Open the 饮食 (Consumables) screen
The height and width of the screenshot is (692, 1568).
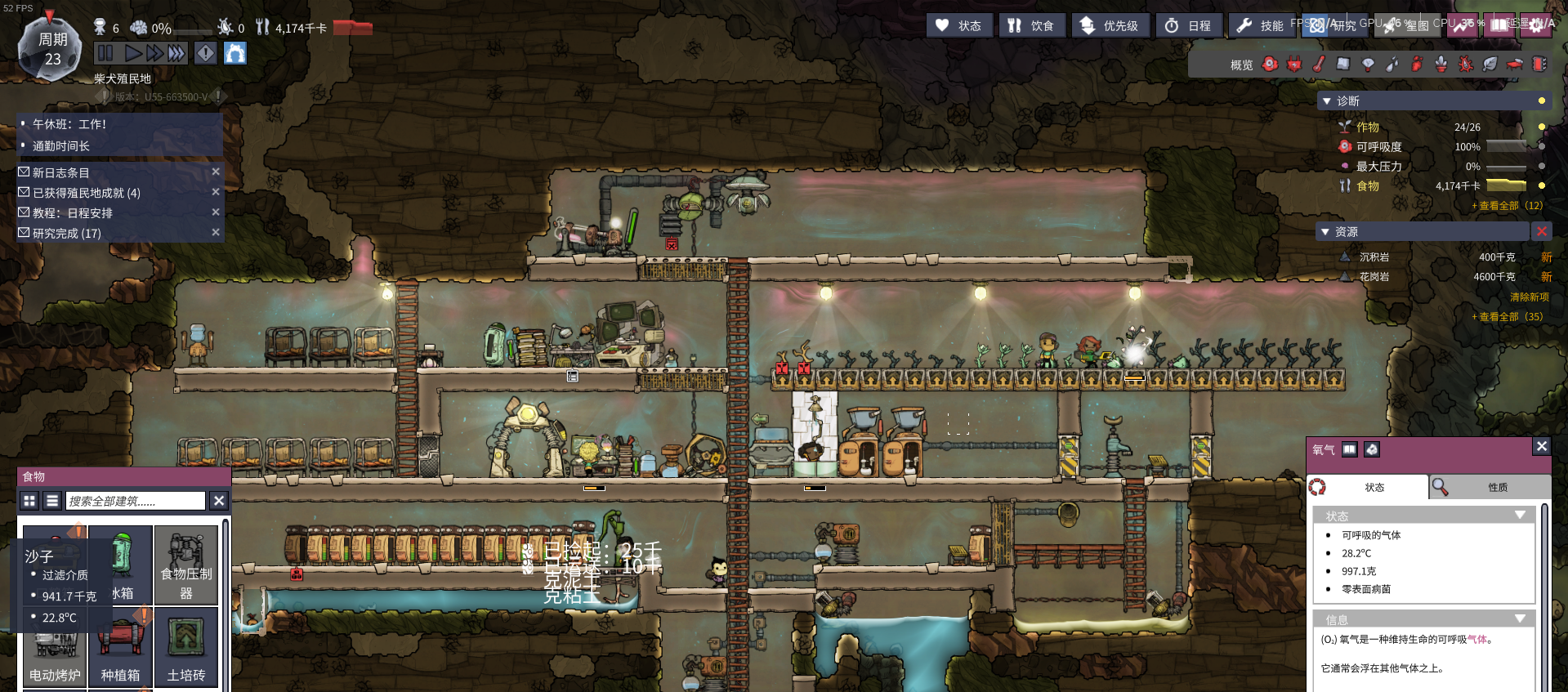point(1030,25)
